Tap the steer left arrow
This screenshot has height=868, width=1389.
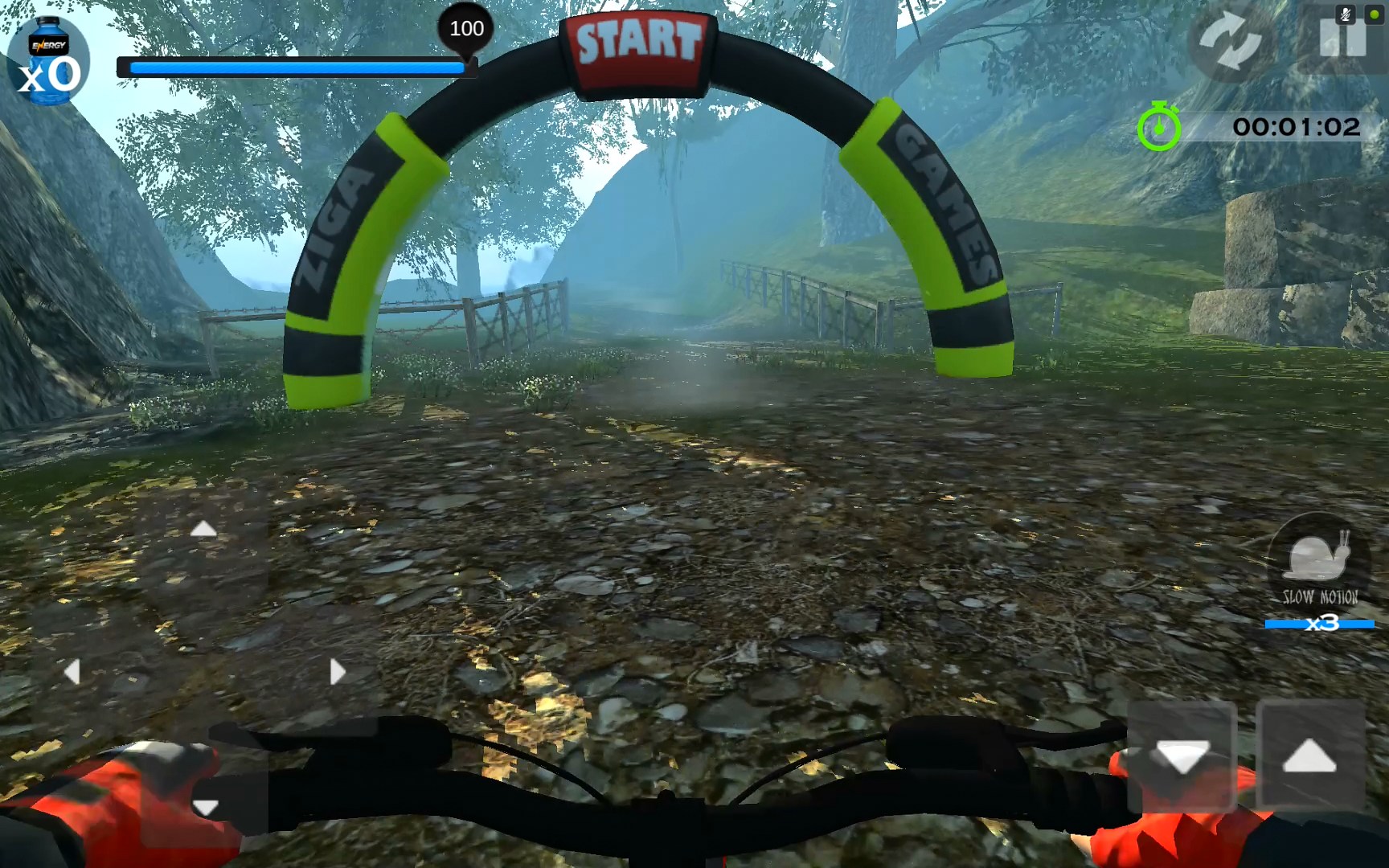[72, 672]
